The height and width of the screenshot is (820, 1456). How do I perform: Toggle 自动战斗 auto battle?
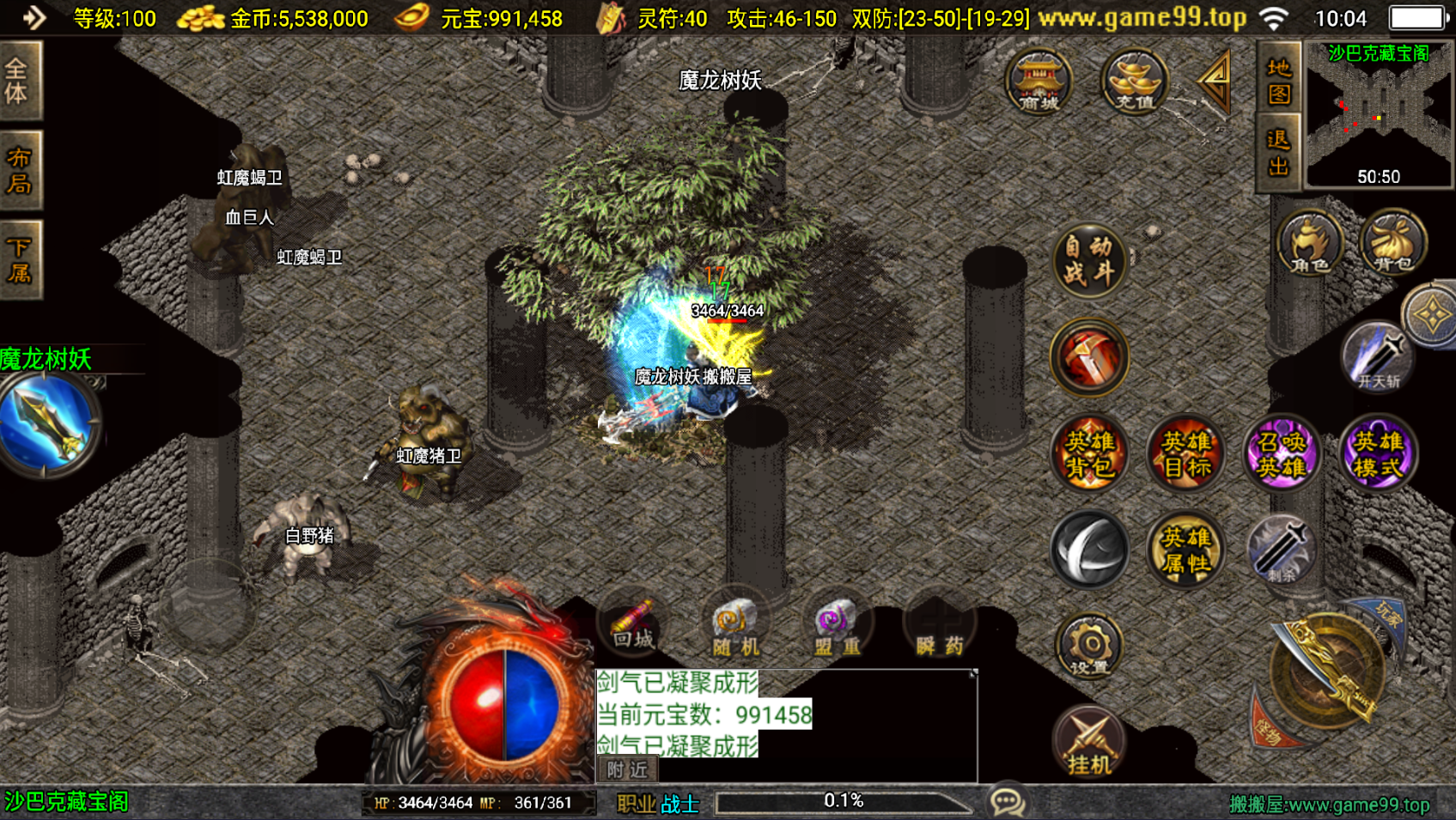click(x=1089, y=260)
